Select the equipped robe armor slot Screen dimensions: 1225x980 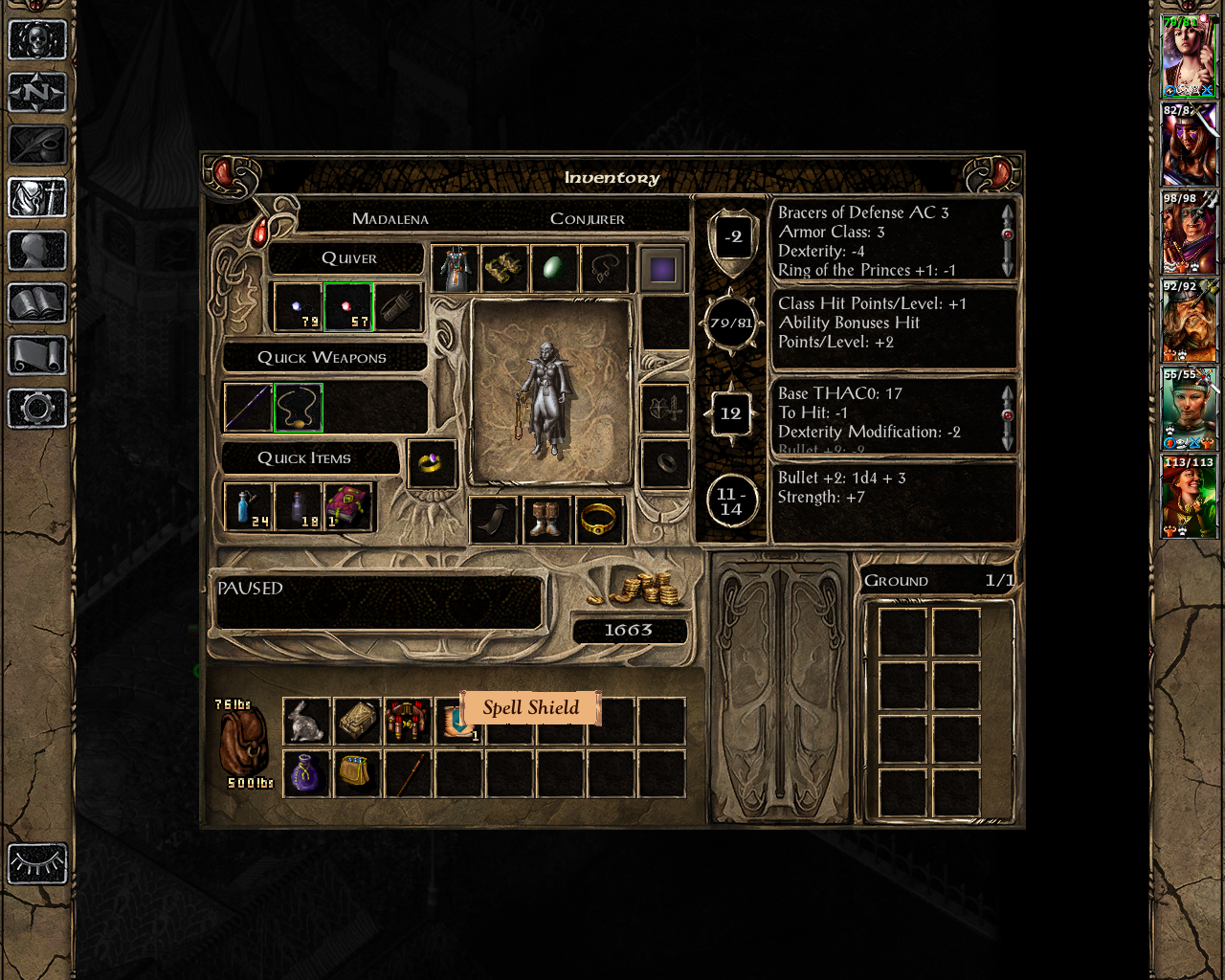click(x=455, y=269)
